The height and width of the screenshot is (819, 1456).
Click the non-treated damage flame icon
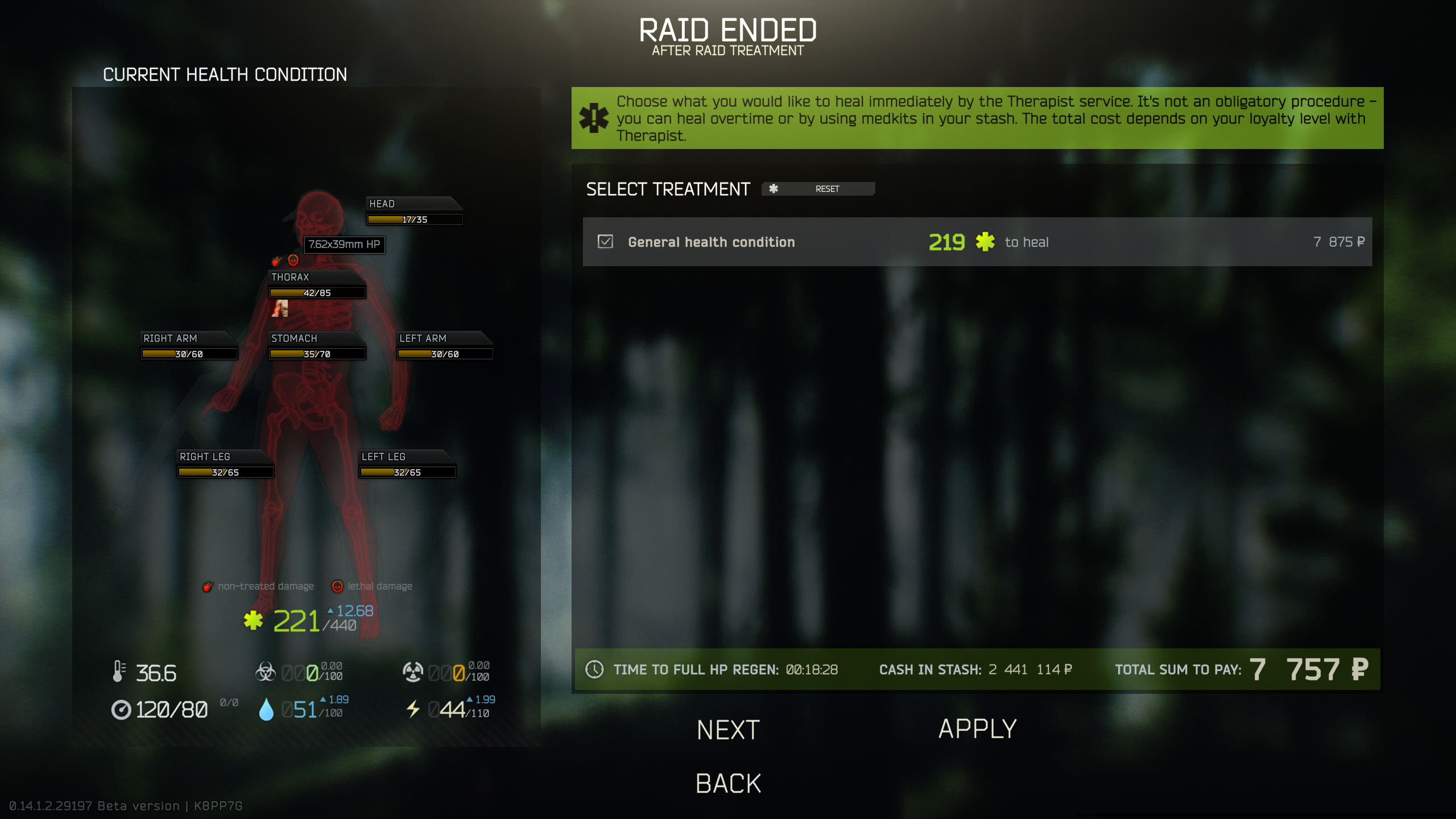pyautogui.click(x=208, y=586)
